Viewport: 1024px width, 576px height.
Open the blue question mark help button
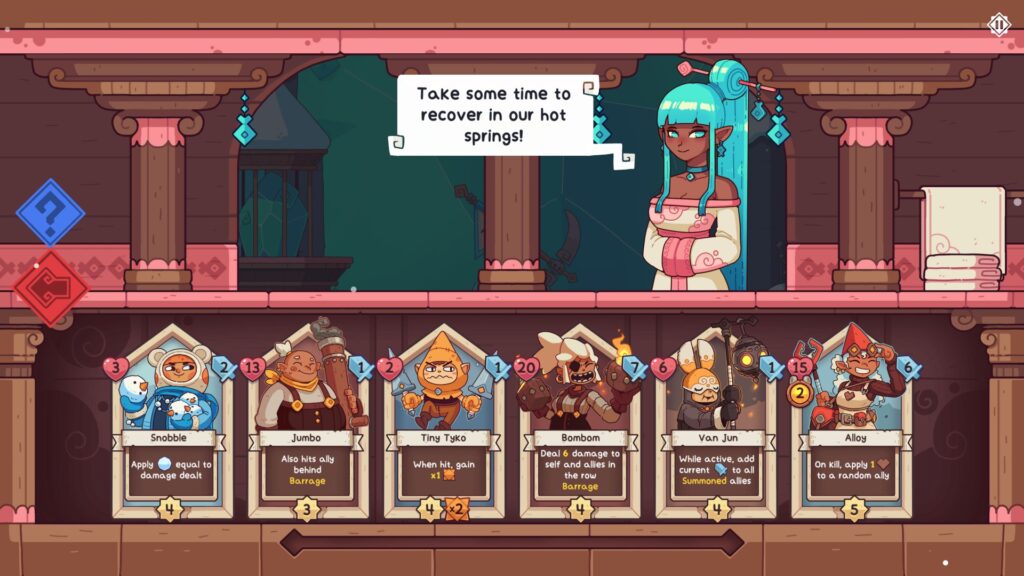tap(50, 212)
